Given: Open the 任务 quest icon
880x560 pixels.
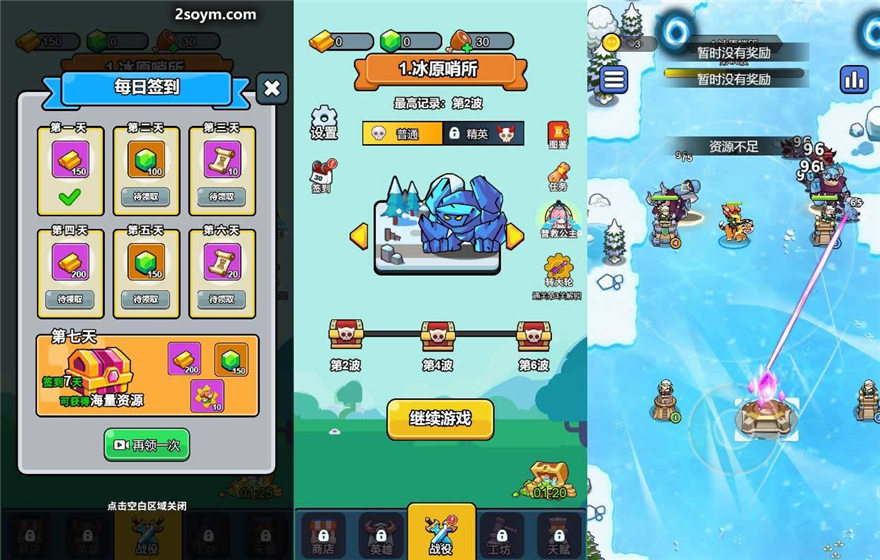Looking at the screenshot, I should point(558,178).
